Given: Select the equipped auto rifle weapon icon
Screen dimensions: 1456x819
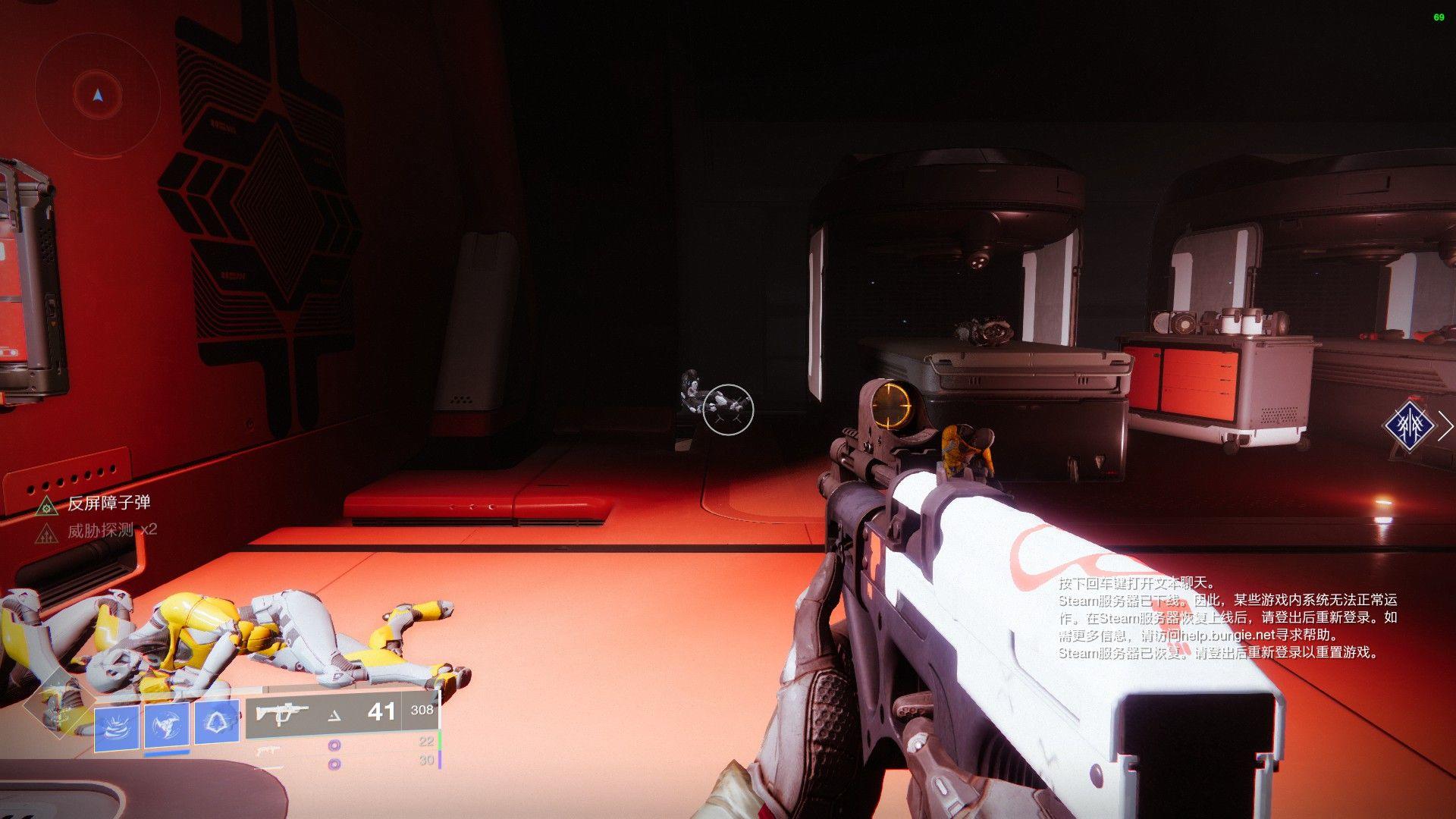Looking at the screenshot, I should coord(281,713).
